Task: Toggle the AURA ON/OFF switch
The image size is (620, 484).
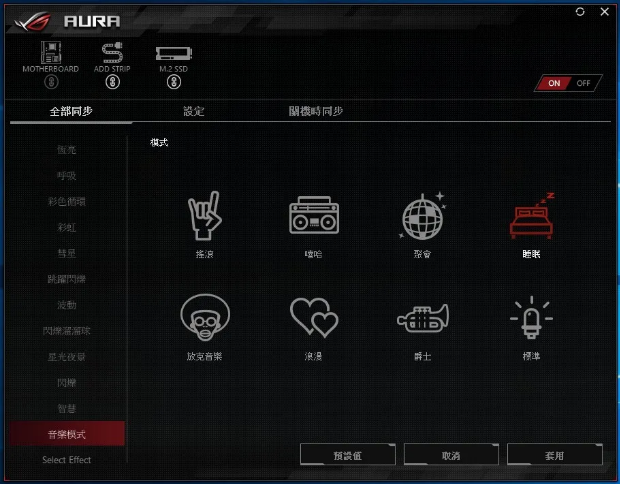Action: tap(569, 83)
